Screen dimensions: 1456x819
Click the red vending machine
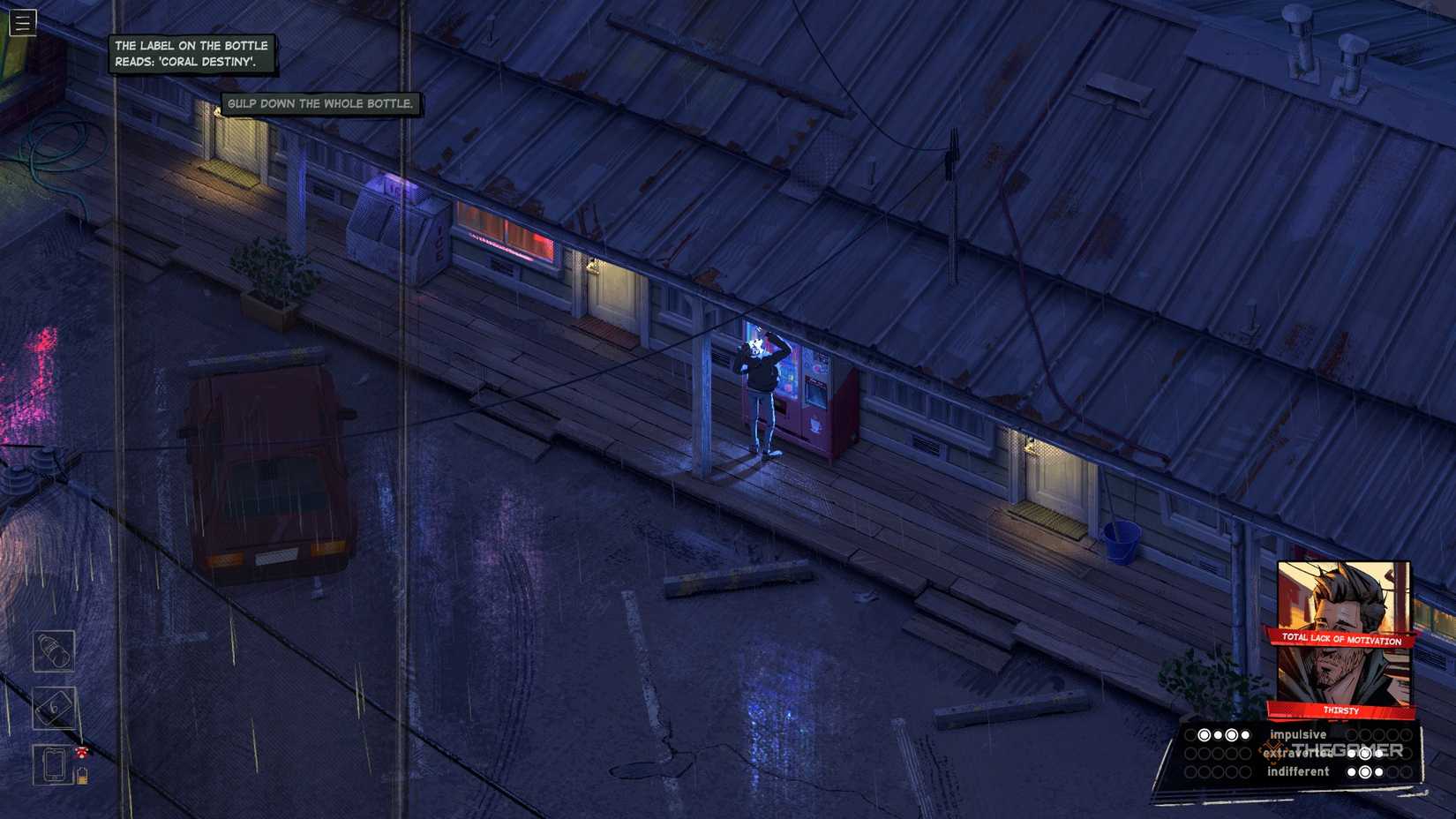(816, 406)
